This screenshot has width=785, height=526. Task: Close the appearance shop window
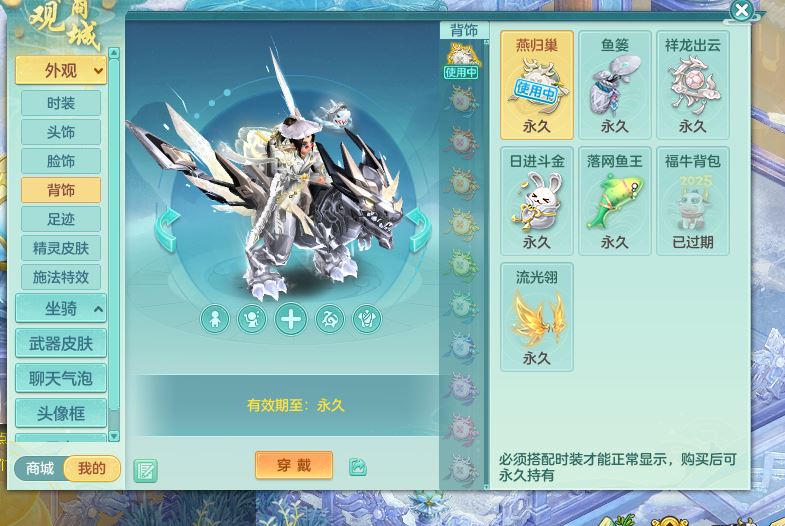click(741, 11)
